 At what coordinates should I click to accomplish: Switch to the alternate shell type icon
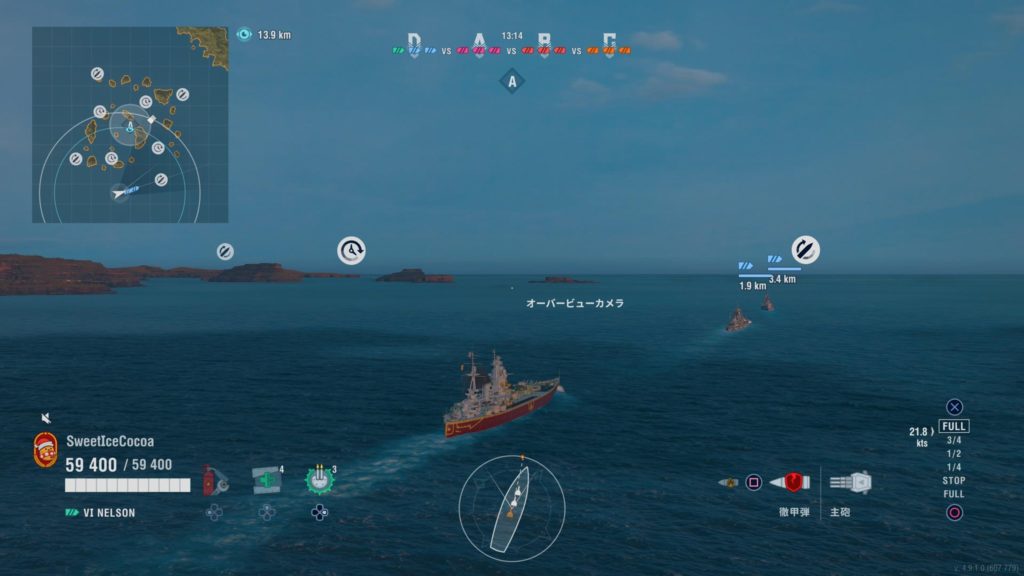[728, 483]
